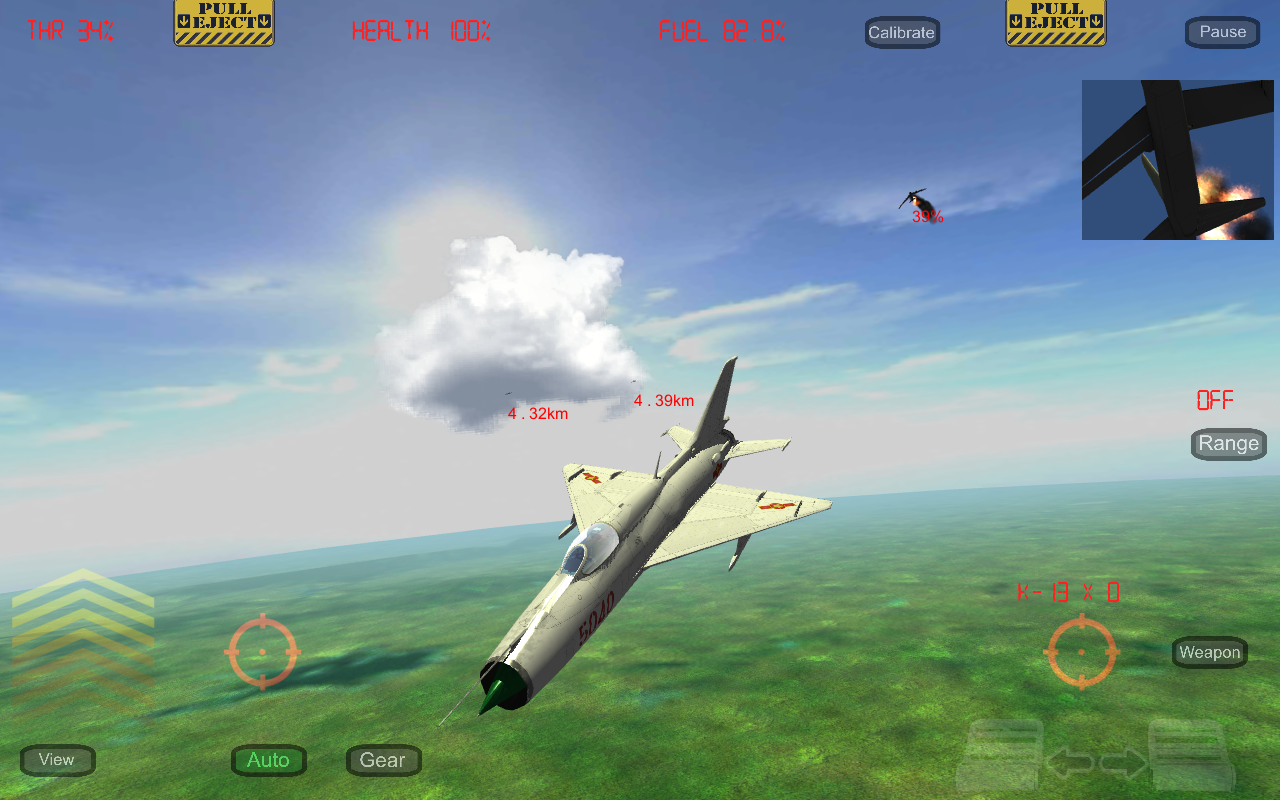
Task: Tap the 4.32km target marker
Action: (x=536, y=412)
